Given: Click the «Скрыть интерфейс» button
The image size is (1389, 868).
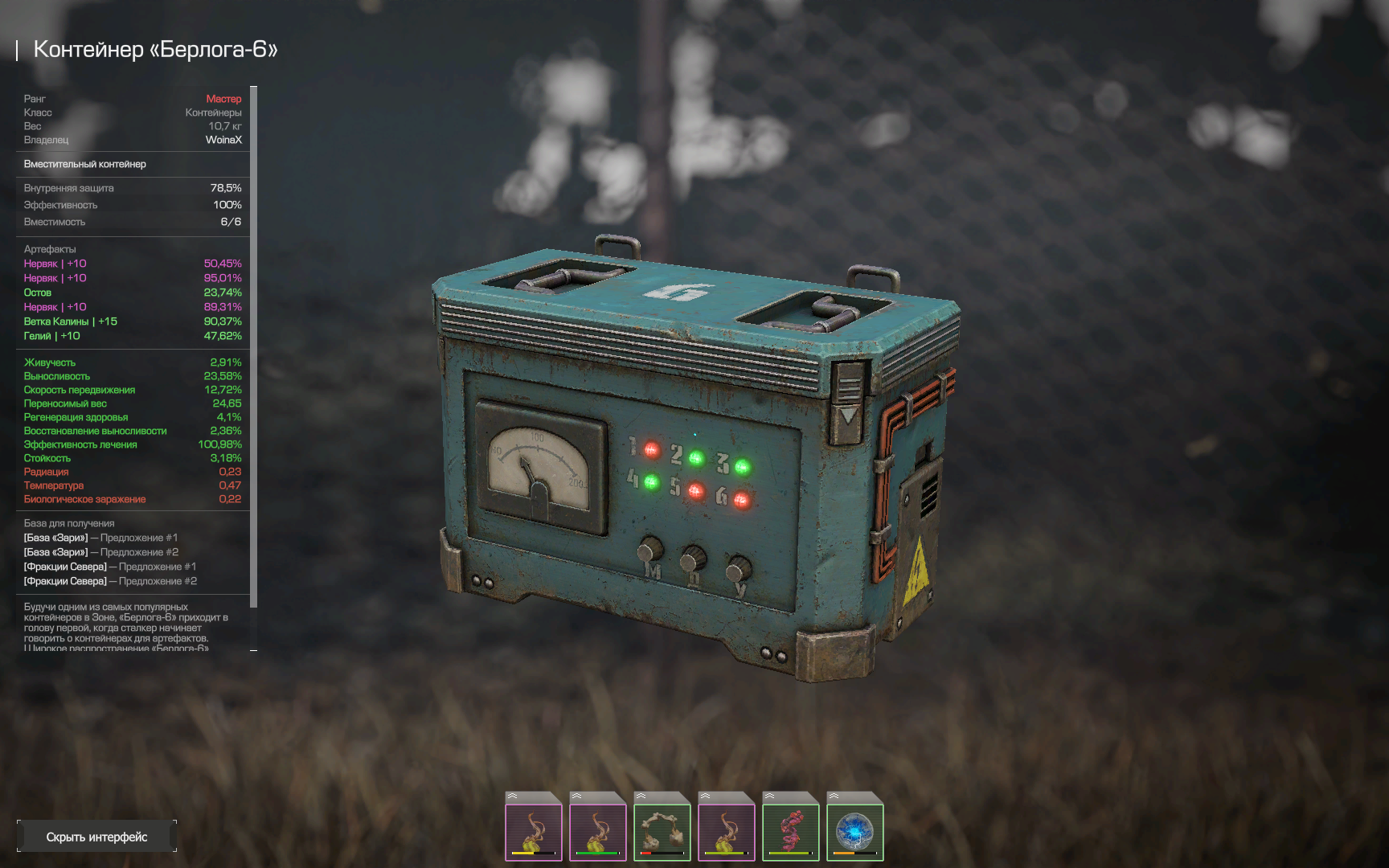Looking at the screenshot, I should pyautogui.click(x=96, y=837).
